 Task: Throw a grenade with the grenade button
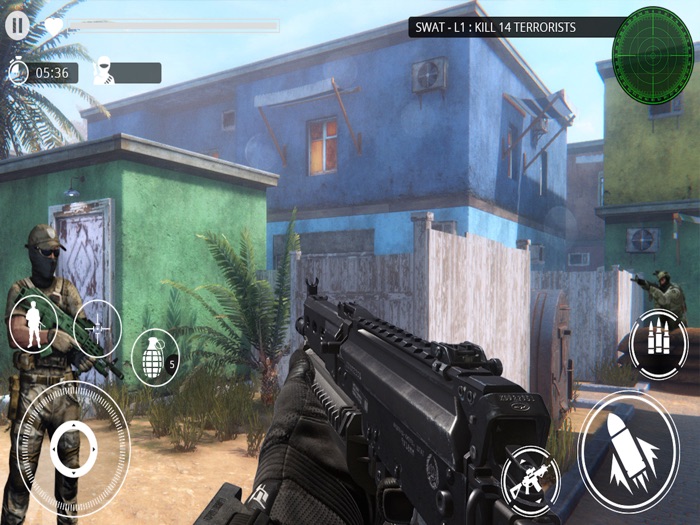click(154, 356)
